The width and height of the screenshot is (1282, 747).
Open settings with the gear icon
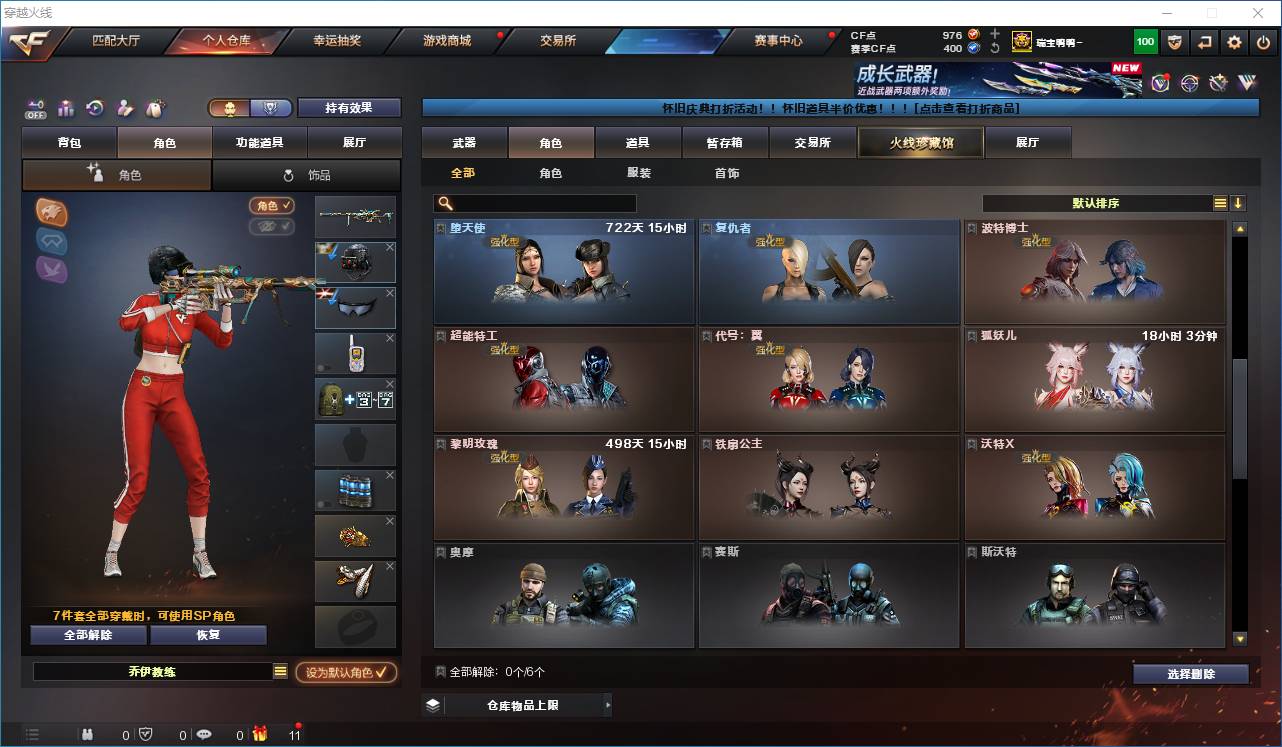[1233, 41]
